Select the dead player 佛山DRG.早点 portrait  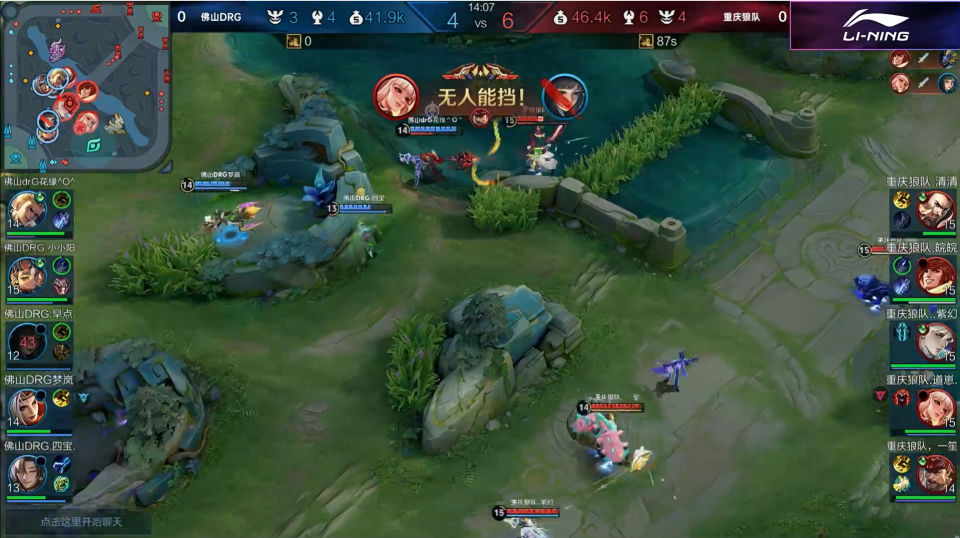click(26, 342)
